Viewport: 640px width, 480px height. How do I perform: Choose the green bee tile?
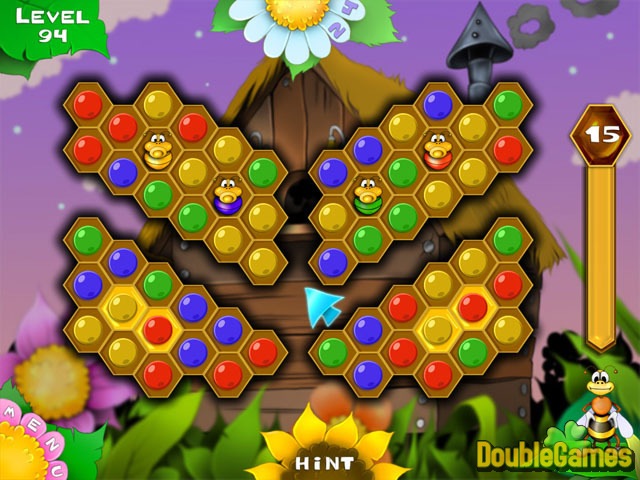pos(368,194)
